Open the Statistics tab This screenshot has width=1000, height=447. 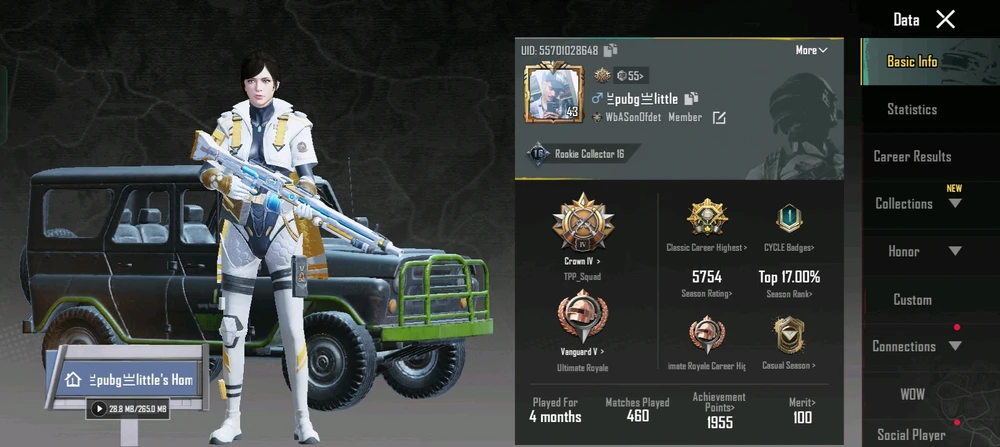click(x=912, y=109)
